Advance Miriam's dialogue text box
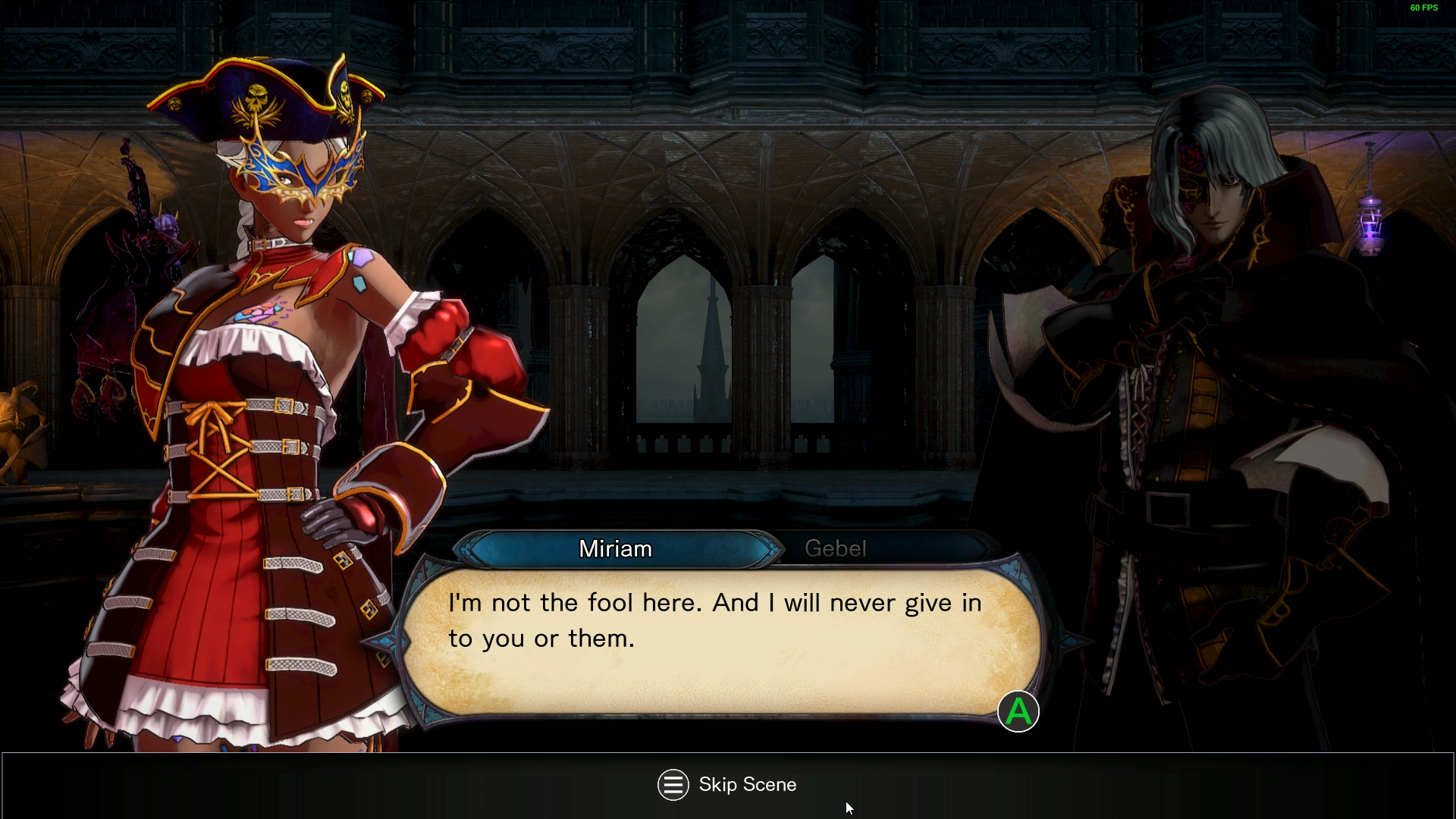Viewport: 1456px width, 819px height. coord(1018,712)
